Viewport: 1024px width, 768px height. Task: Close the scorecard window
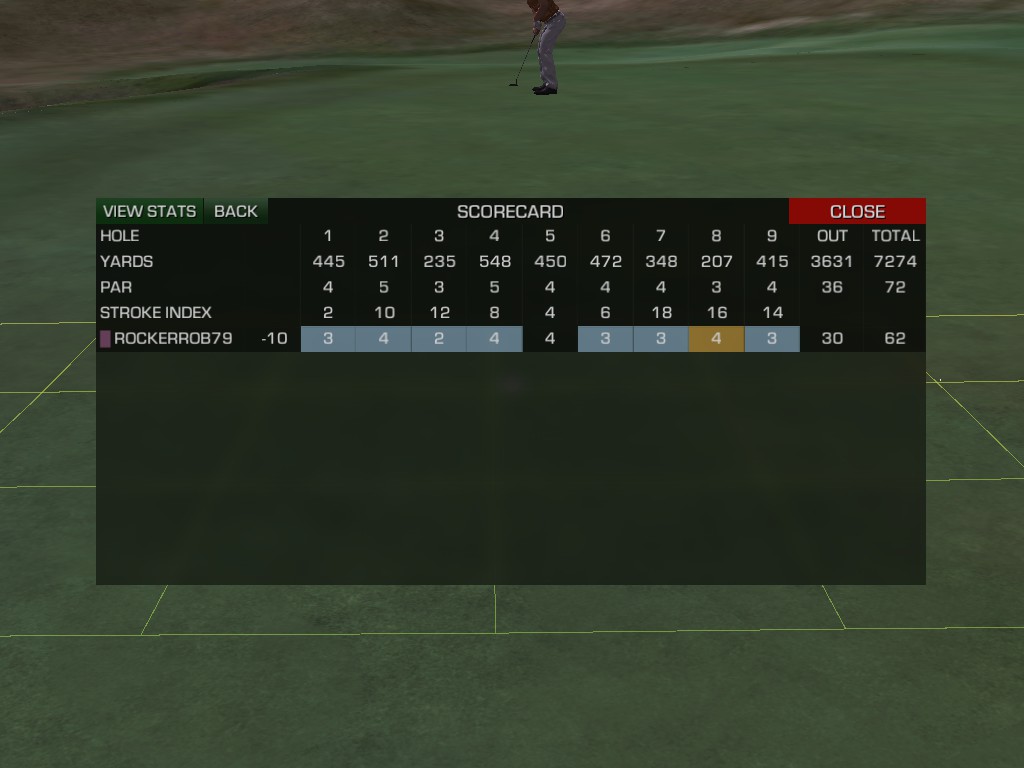[857, 211]
